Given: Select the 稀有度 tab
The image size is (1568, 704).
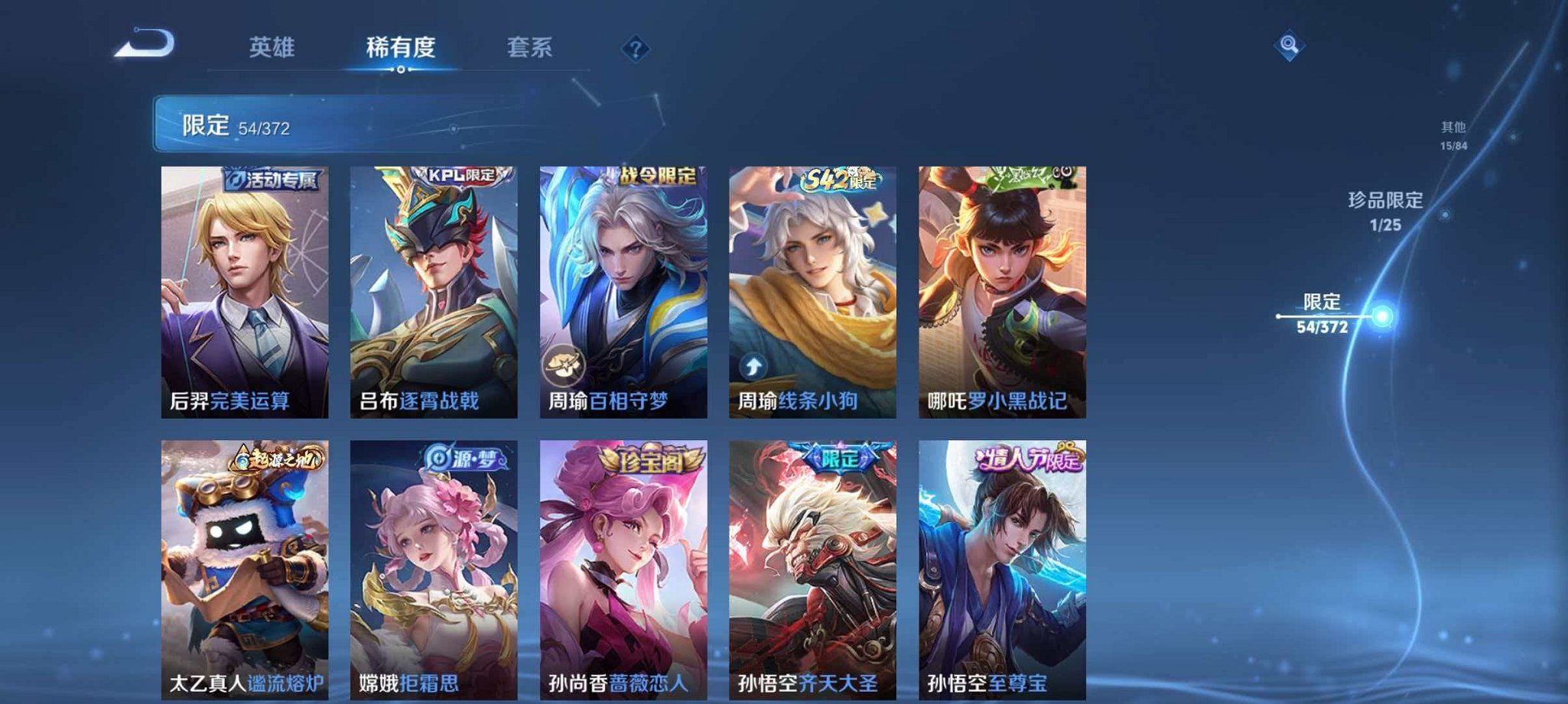Looking at the screenshot, I should click(403, 47).
